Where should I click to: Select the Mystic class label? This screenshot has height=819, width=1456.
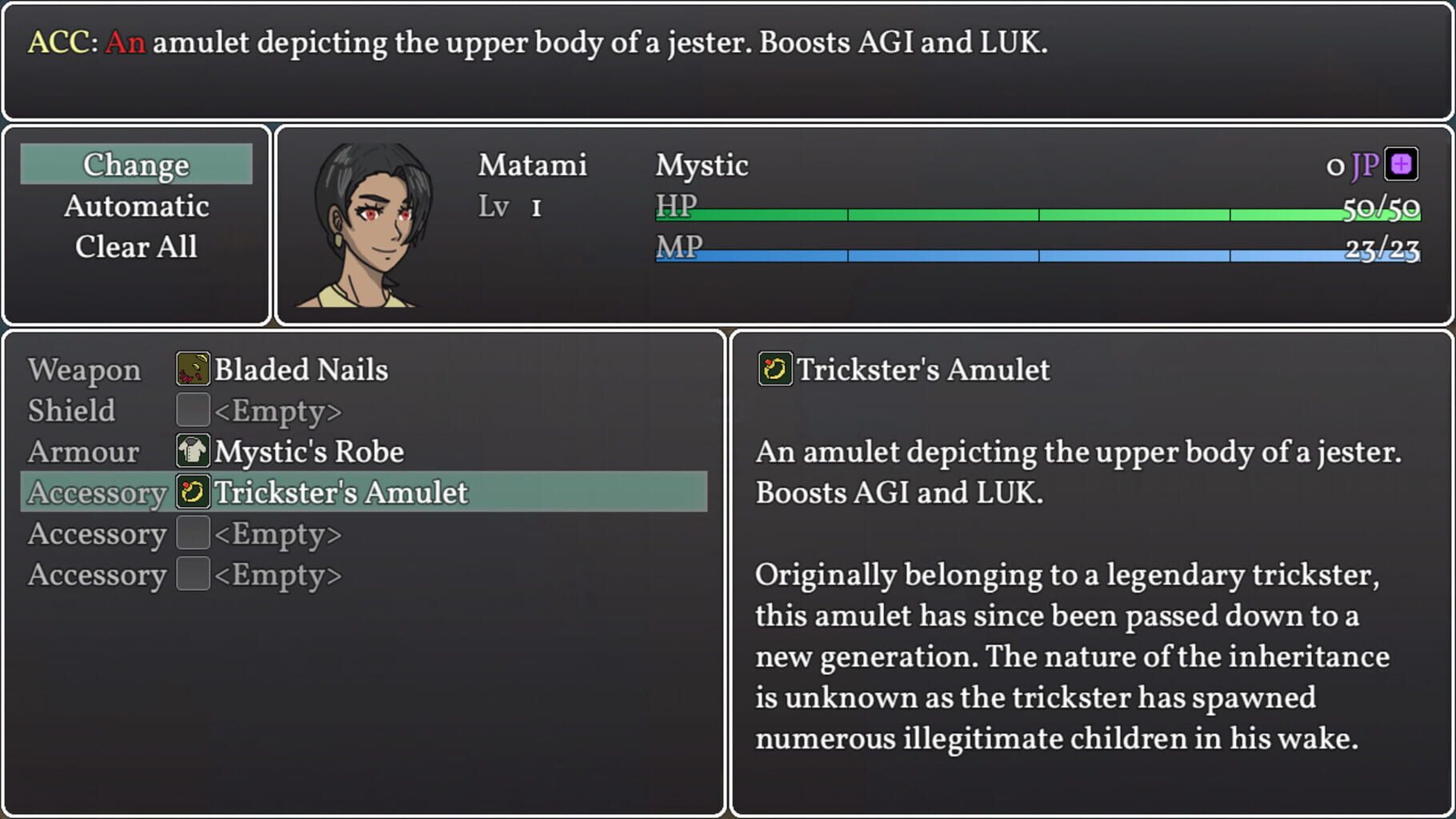point(701,165)
